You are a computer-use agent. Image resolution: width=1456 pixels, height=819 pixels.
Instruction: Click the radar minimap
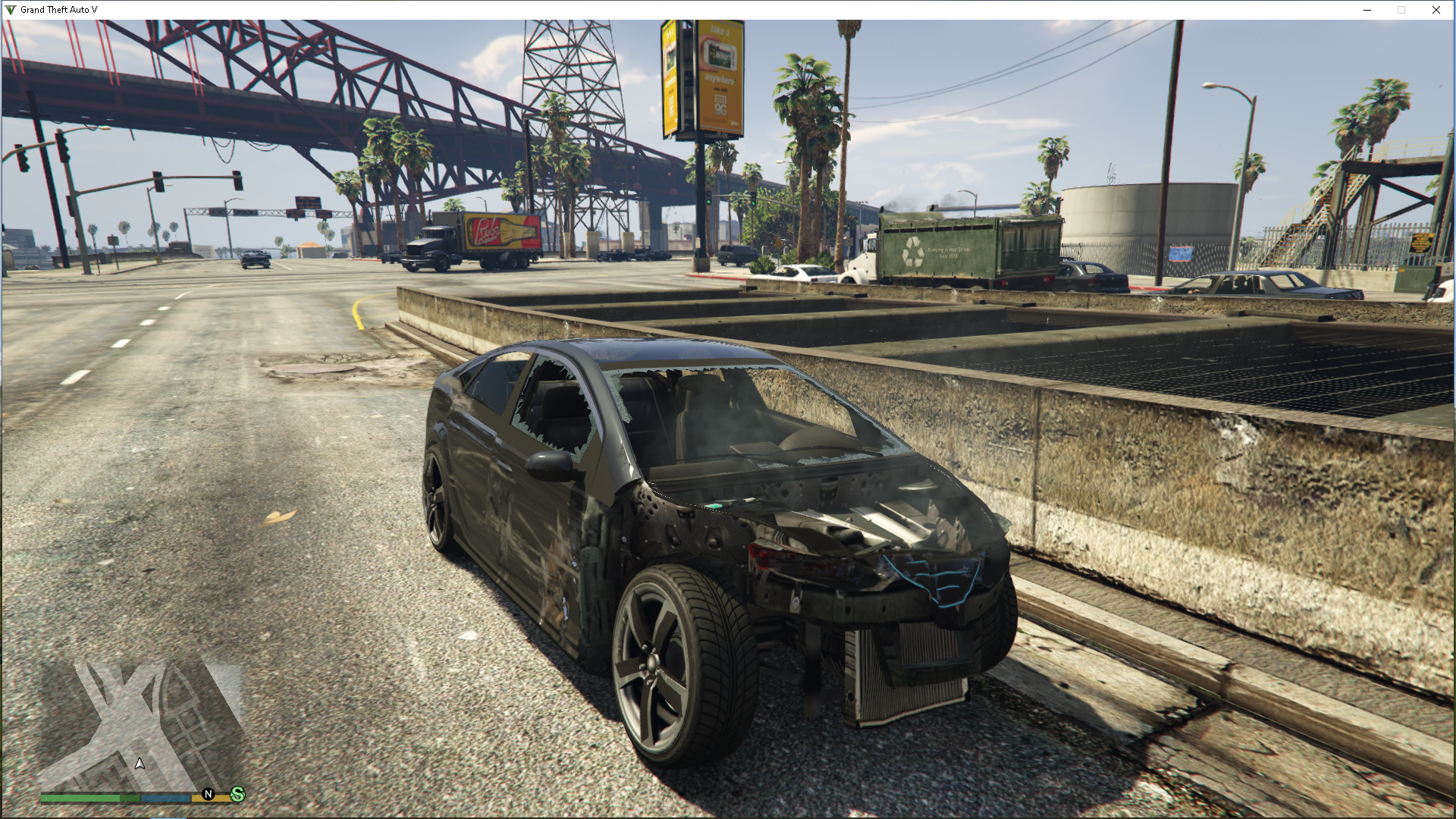tap(142, 726)
